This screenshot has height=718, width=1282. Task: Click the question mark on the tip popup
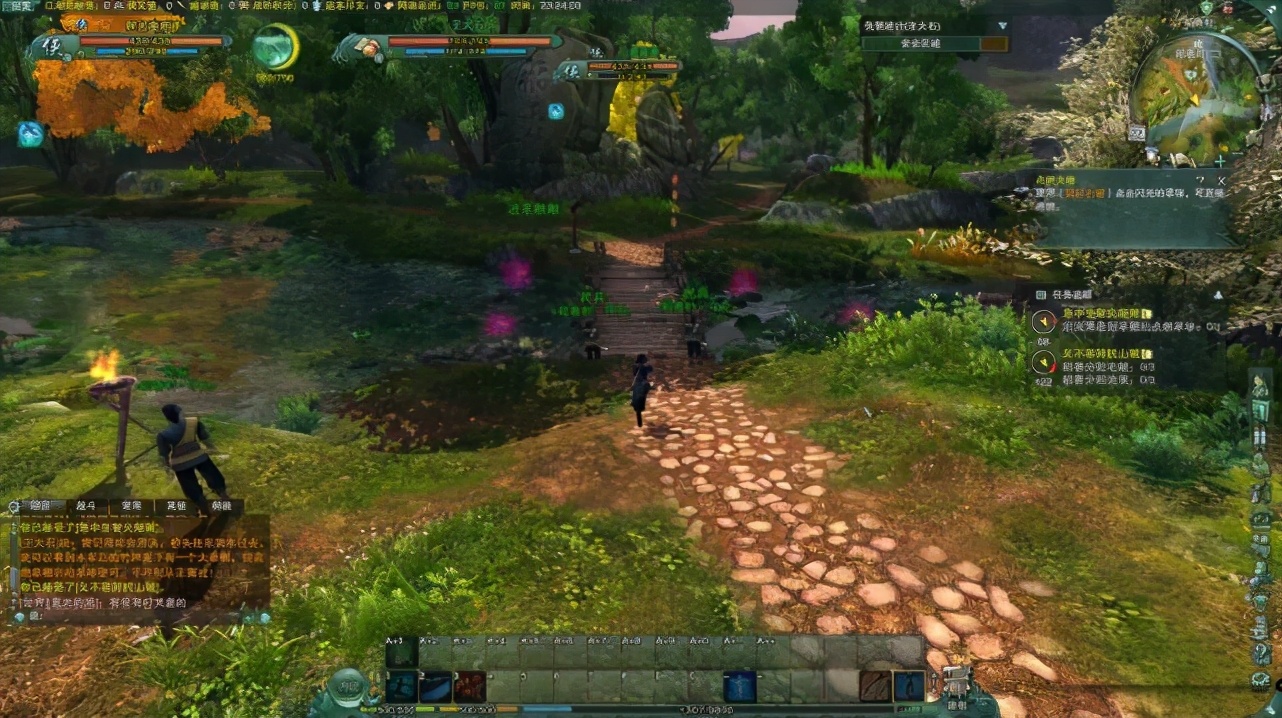[1200, 179]
